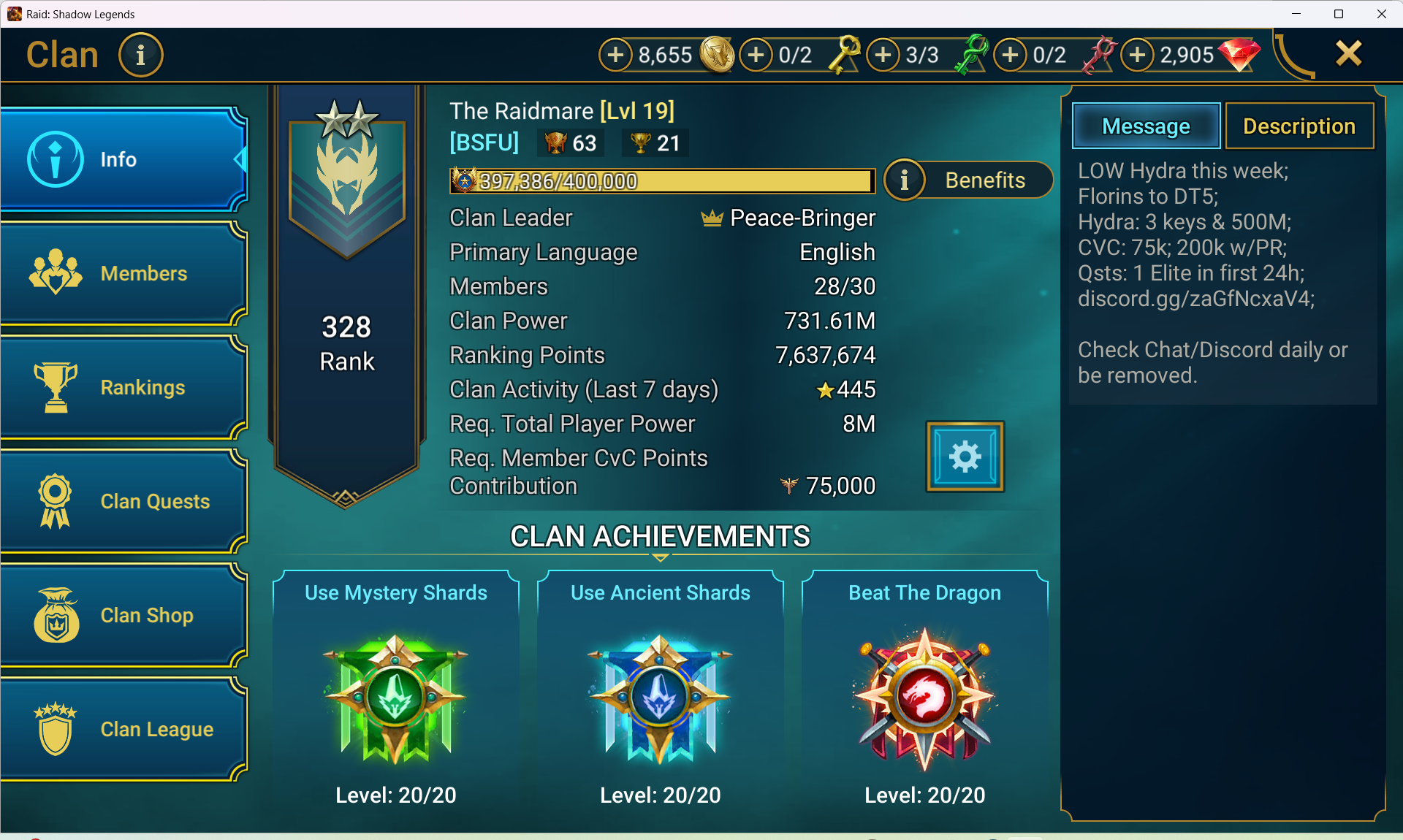The width and height of the screenshot is (1403, 840).
Task: Add more silver coins with the plus button
Action: 616,55
